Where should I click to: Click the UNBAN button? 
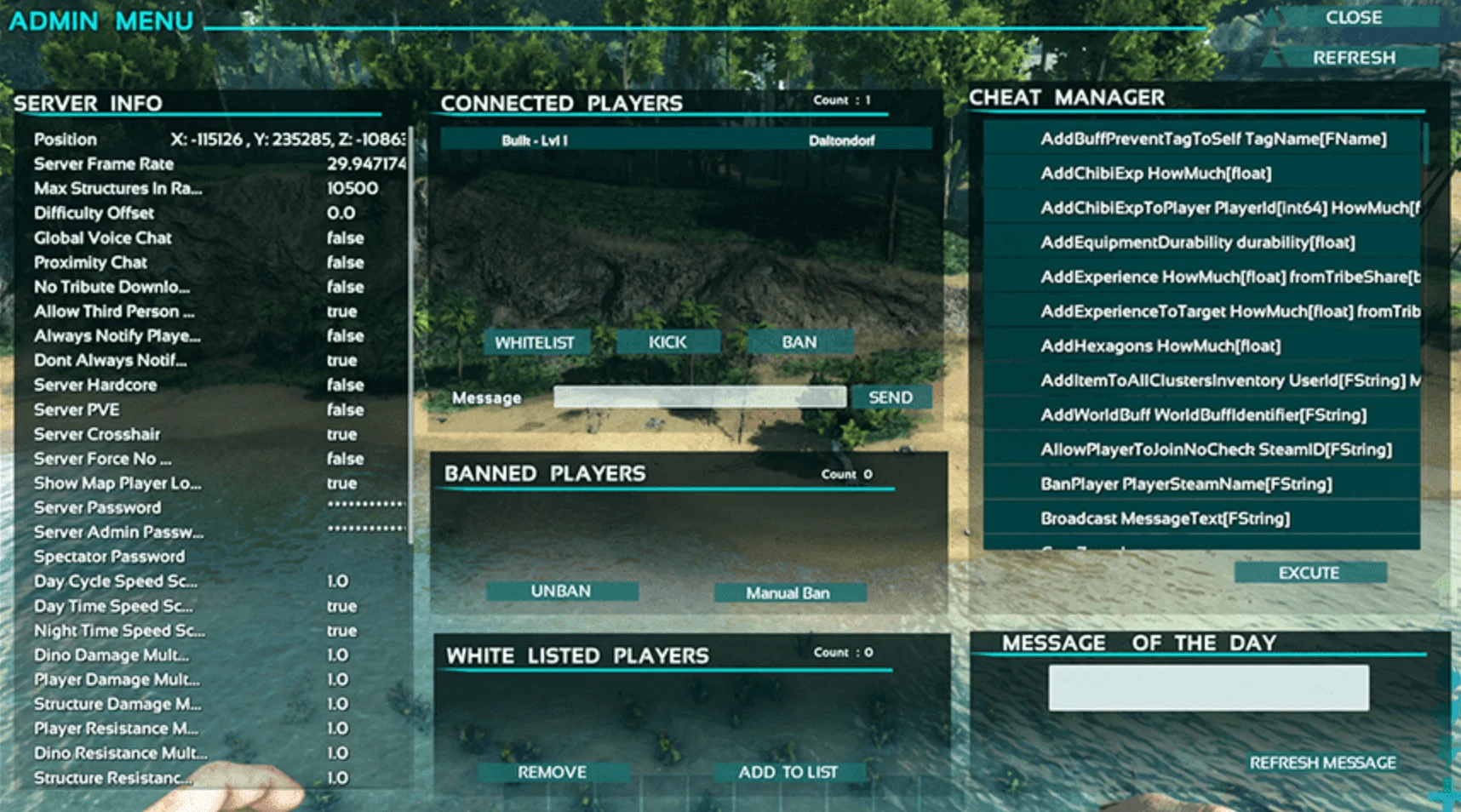[562, 591]
